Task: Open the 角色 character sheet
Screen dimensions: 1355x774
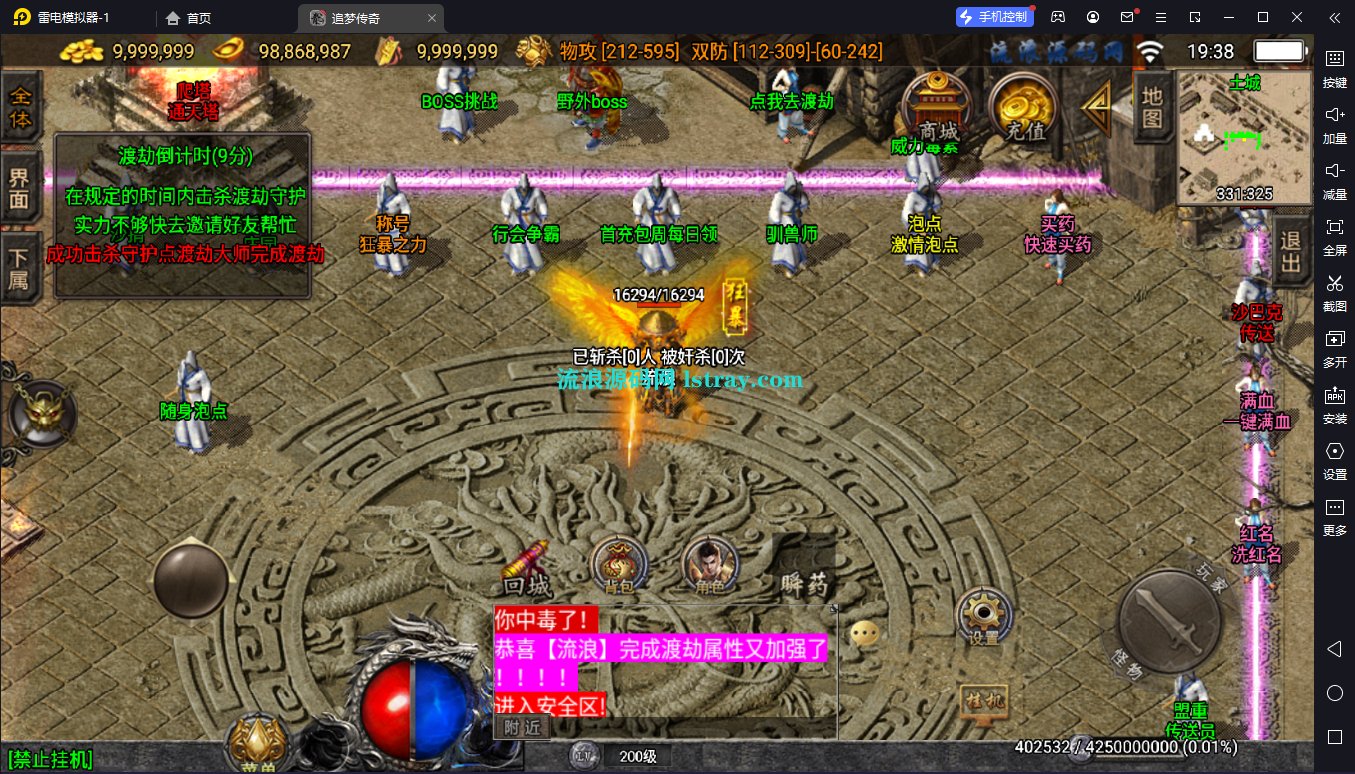Action: click(709, 566)
